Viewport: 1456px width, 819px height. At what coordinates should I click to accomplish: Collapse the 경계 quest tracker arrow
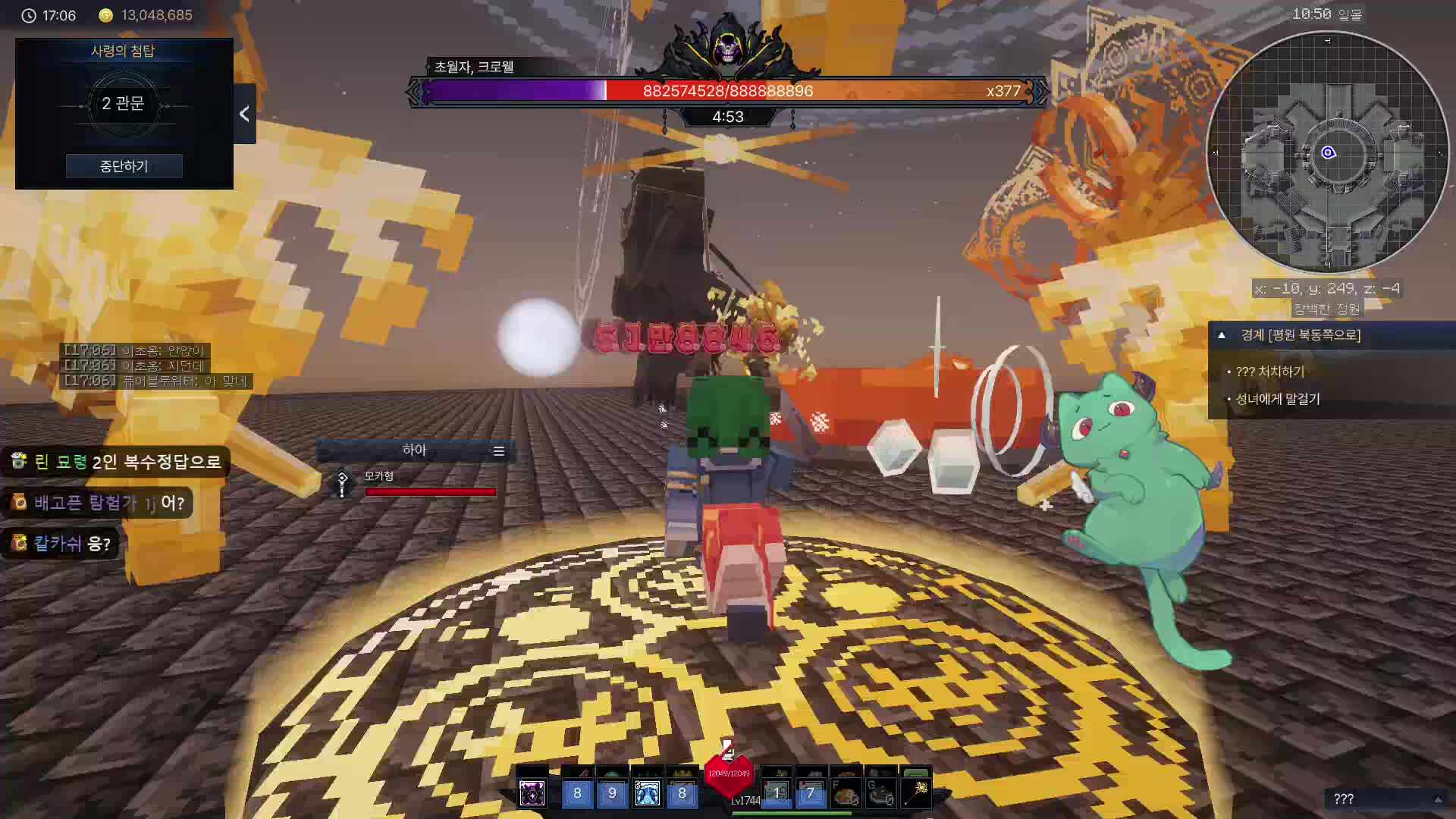1222,335
